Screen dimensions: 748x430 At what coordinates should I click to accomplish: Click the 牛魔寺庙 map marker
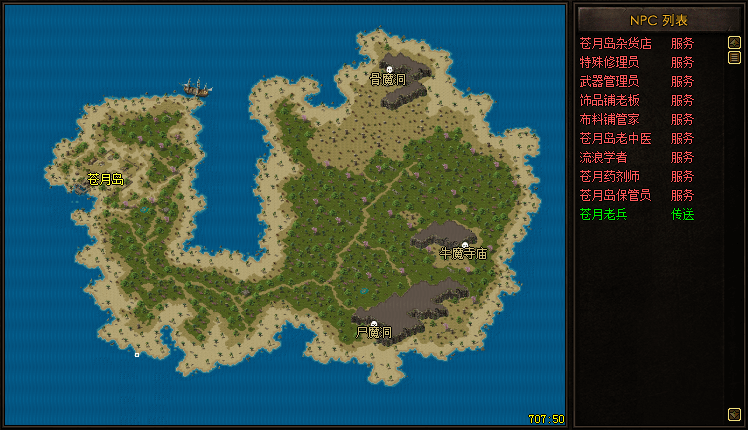click(465, 246)
